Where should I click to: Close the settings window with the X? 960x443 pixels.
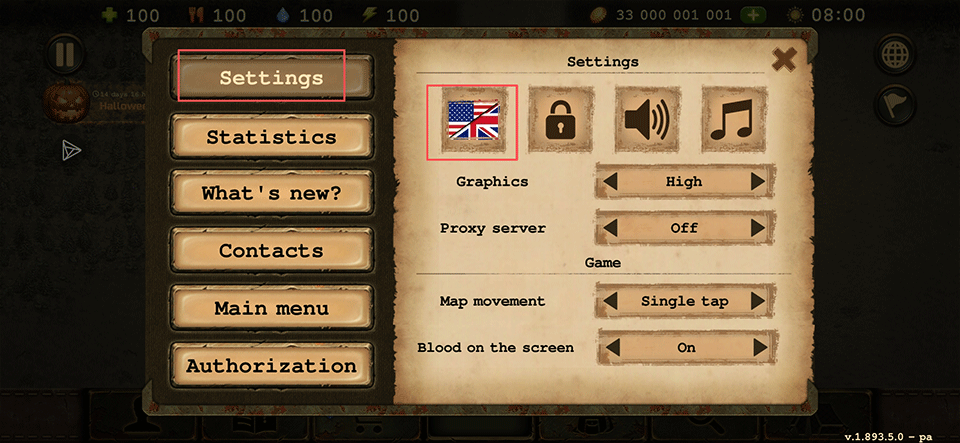(785, 59)
